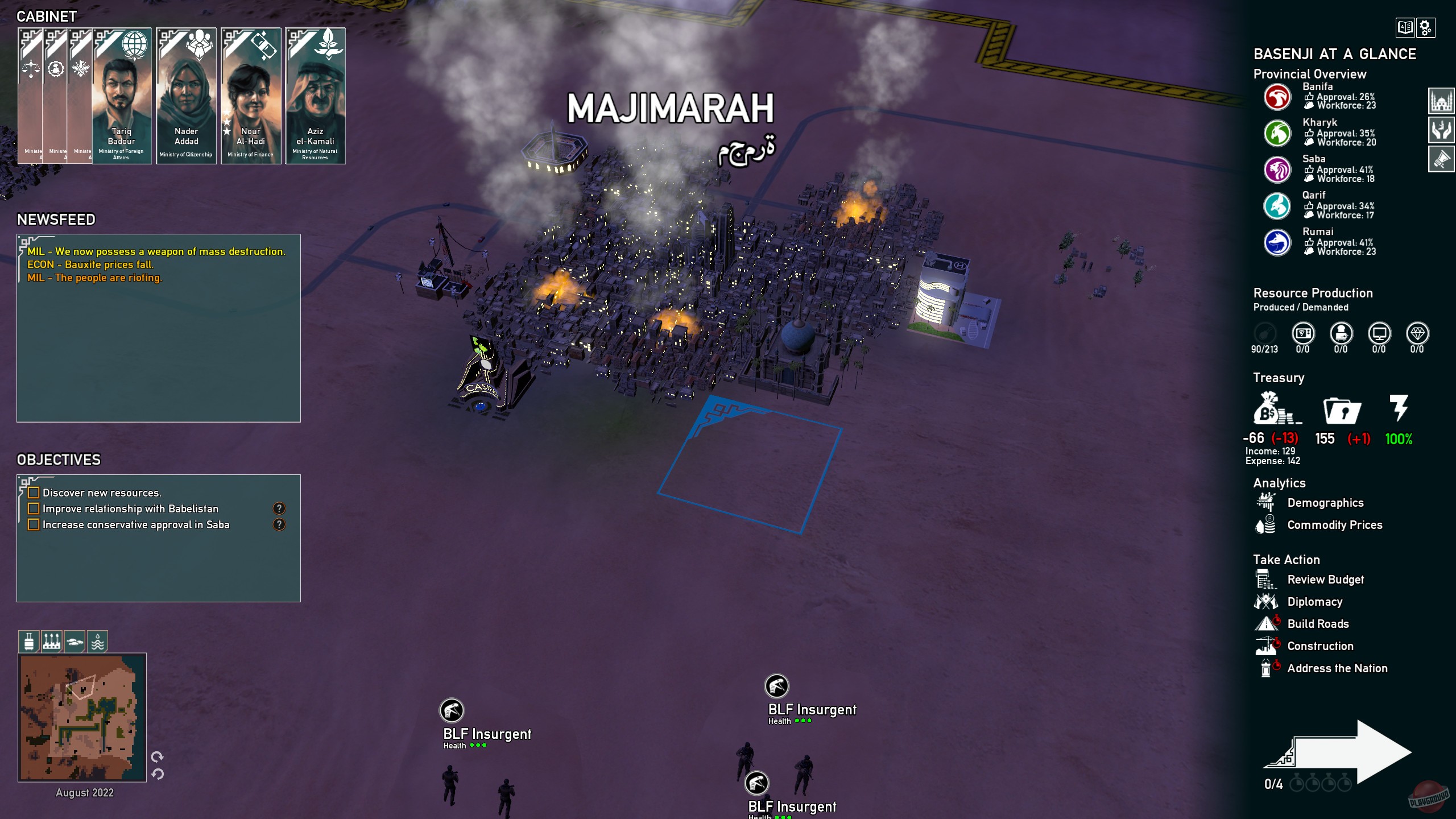Image resolution: width=1456 pixels, height=819 pixels.
Task: Expand Banifa province details via its red crest
Action: (x=1277, y=97)
